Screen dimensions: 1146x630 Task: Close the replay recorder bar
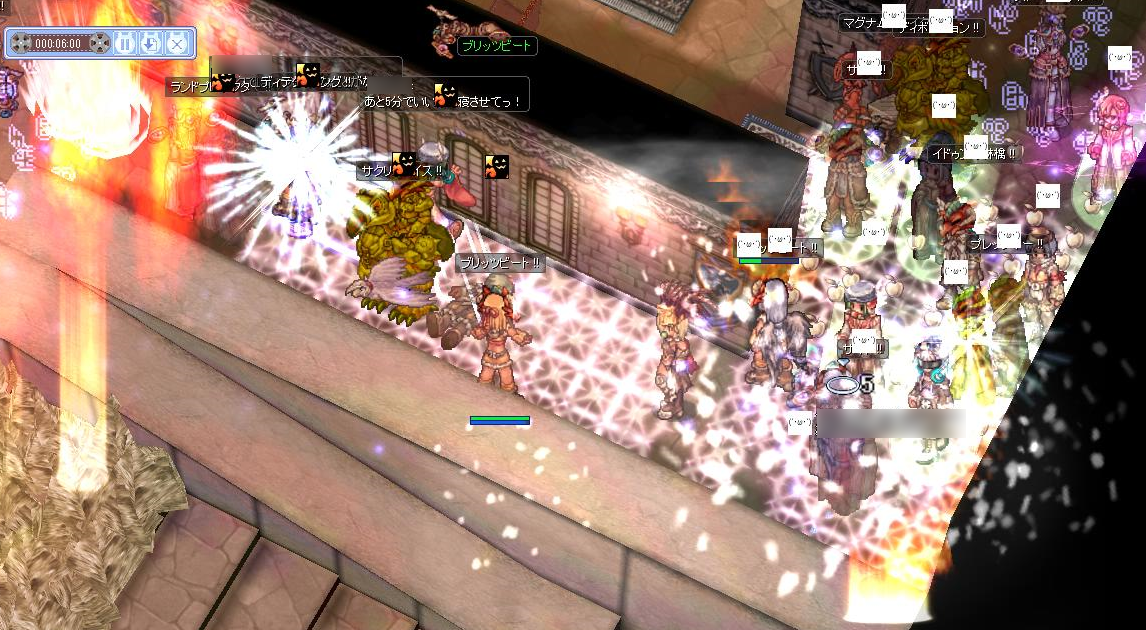176,43
